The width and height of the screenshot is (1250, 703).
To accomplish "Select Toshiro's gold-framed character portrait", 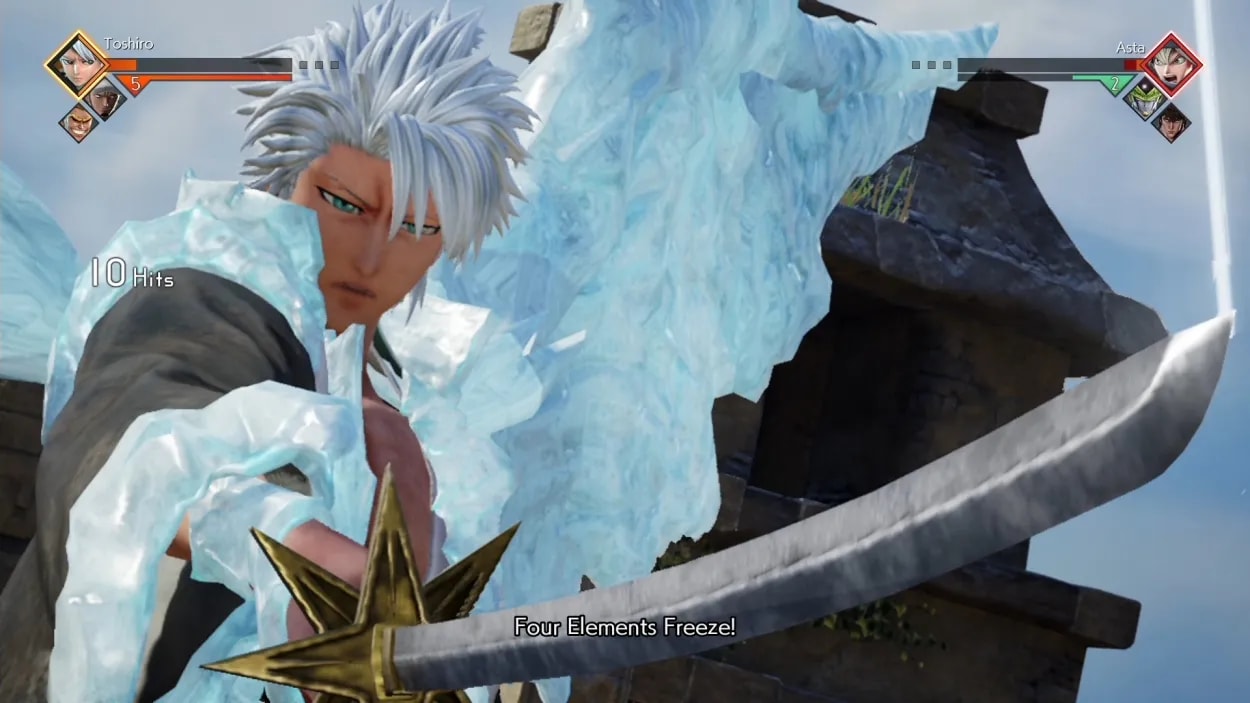I will pos(76,64).
